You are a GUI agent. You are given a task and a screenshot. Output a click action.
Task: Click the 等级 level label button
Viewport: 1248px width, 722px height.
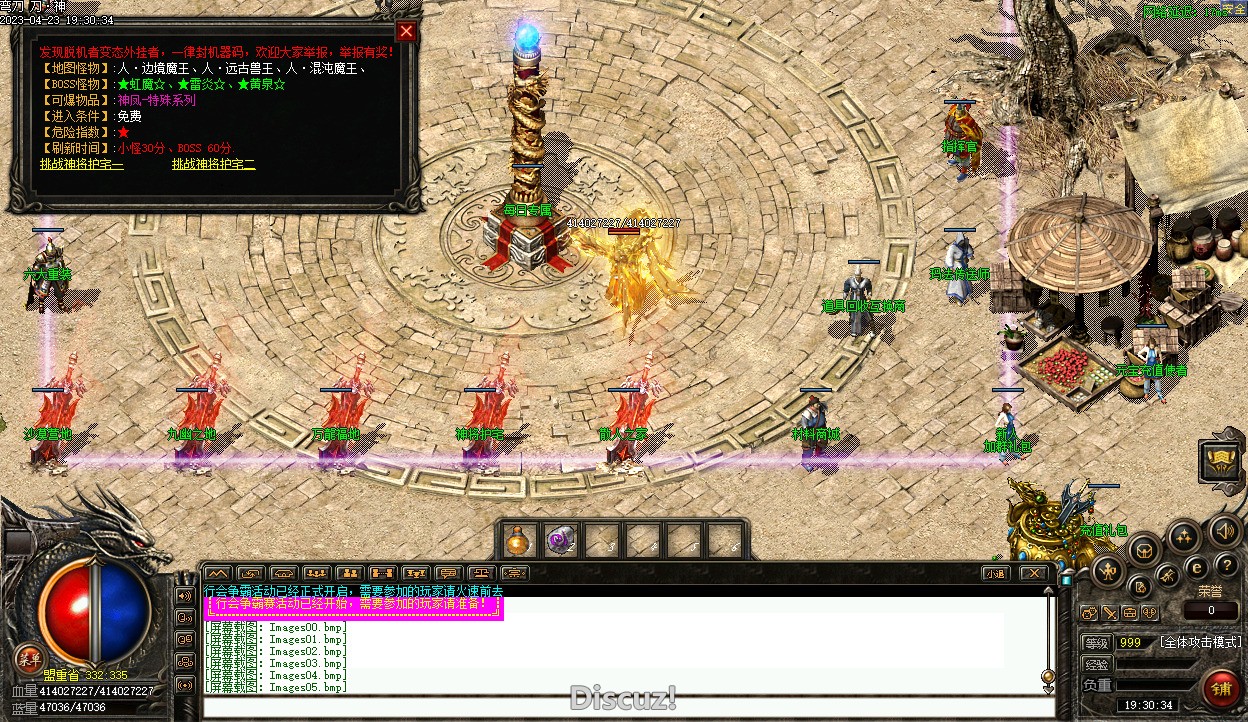click(x=1097, y=642)
